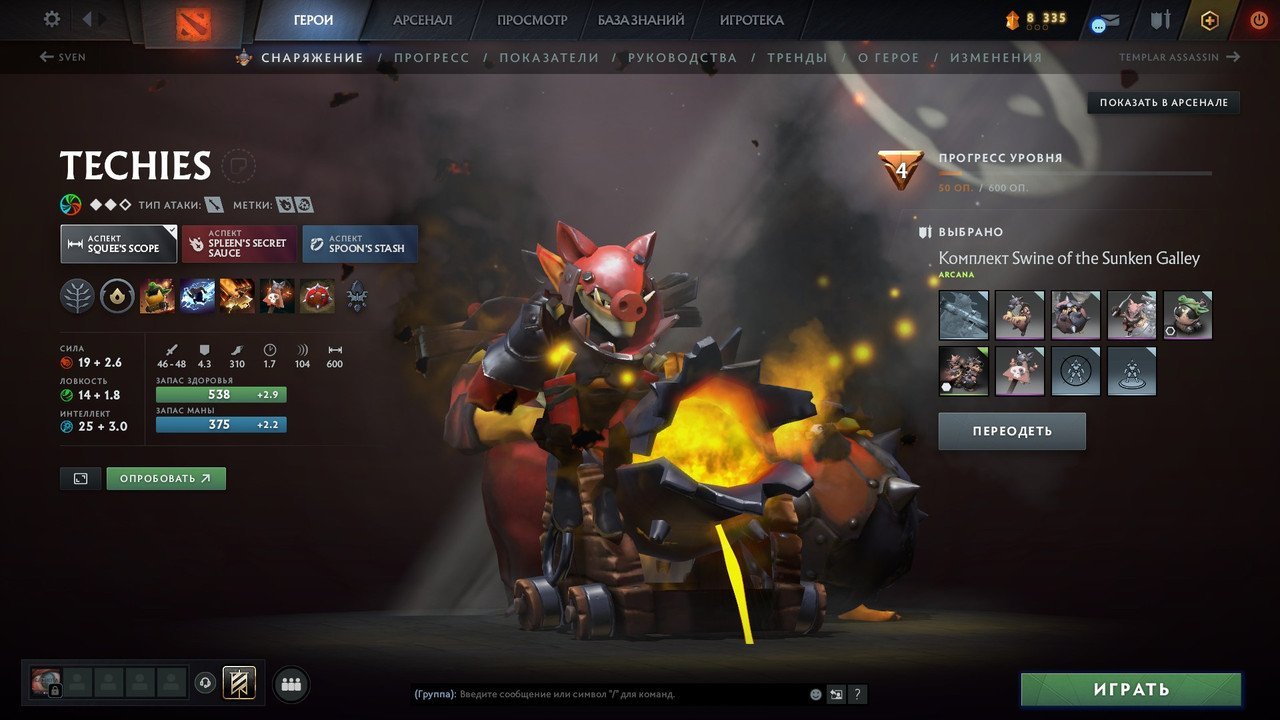The image size is (1280, 720).
Task: Open the Techies talent tree icon
Action: click(77, 296)
